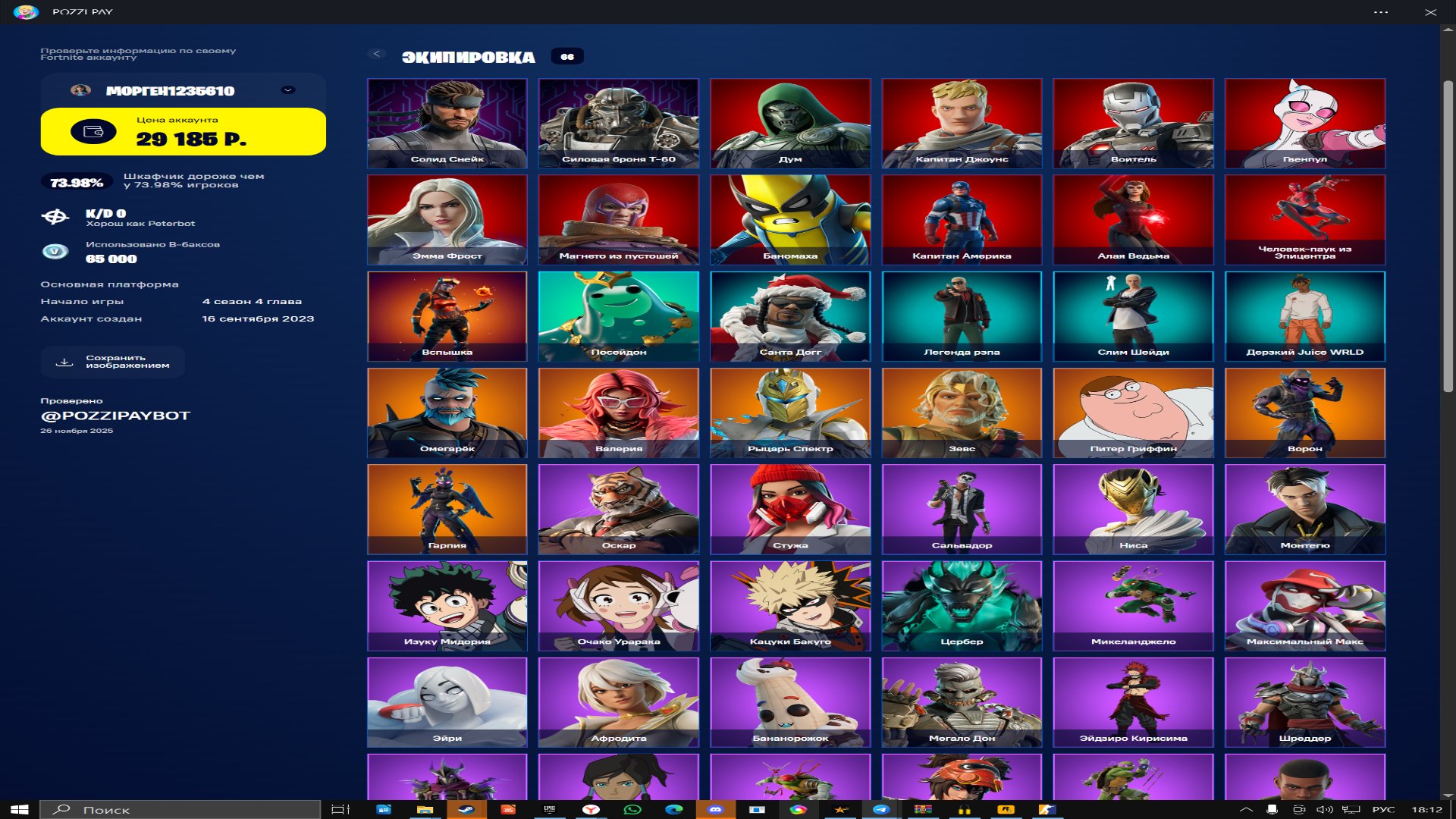Click the wallet icon inside the yellow price banner
1456x819 pixels.
pyautogui.click(x=93, y=130)
